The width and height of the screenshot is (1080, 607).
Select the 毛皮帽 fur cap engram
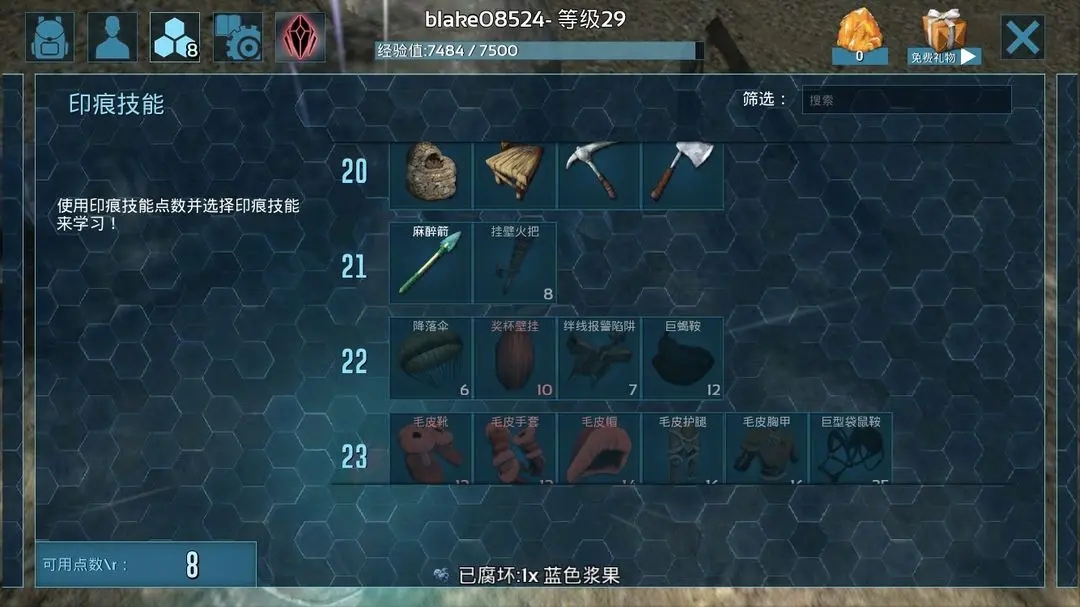598,450
